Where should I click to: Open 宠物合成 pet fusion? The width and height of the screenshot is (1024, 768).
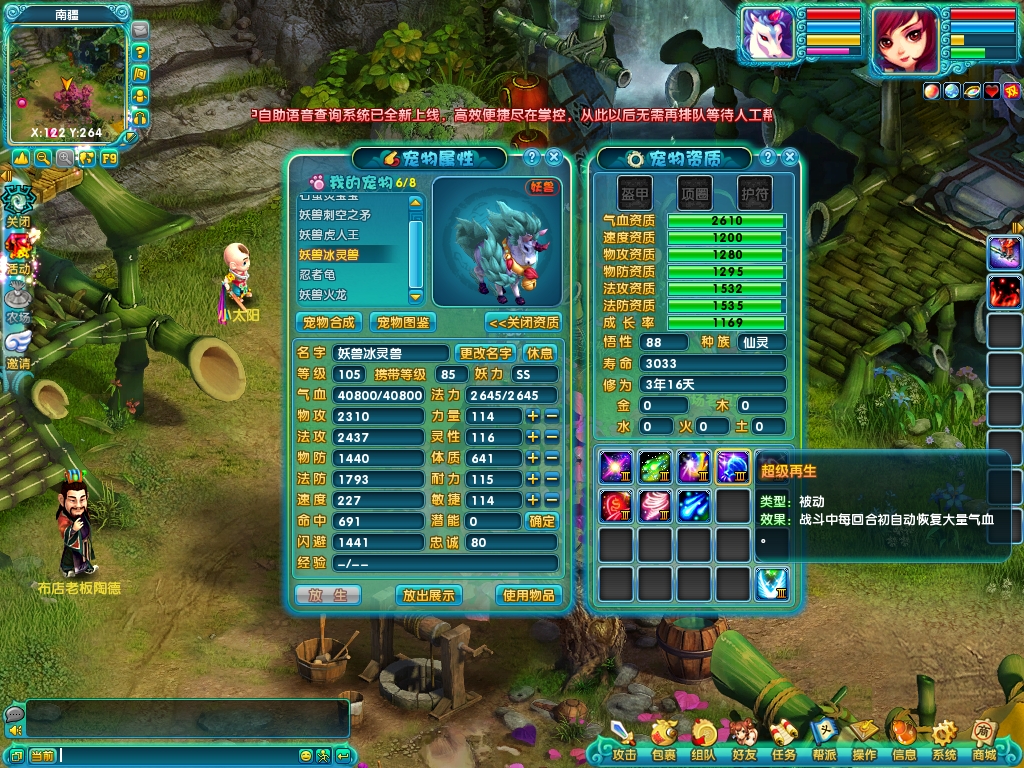329,322
